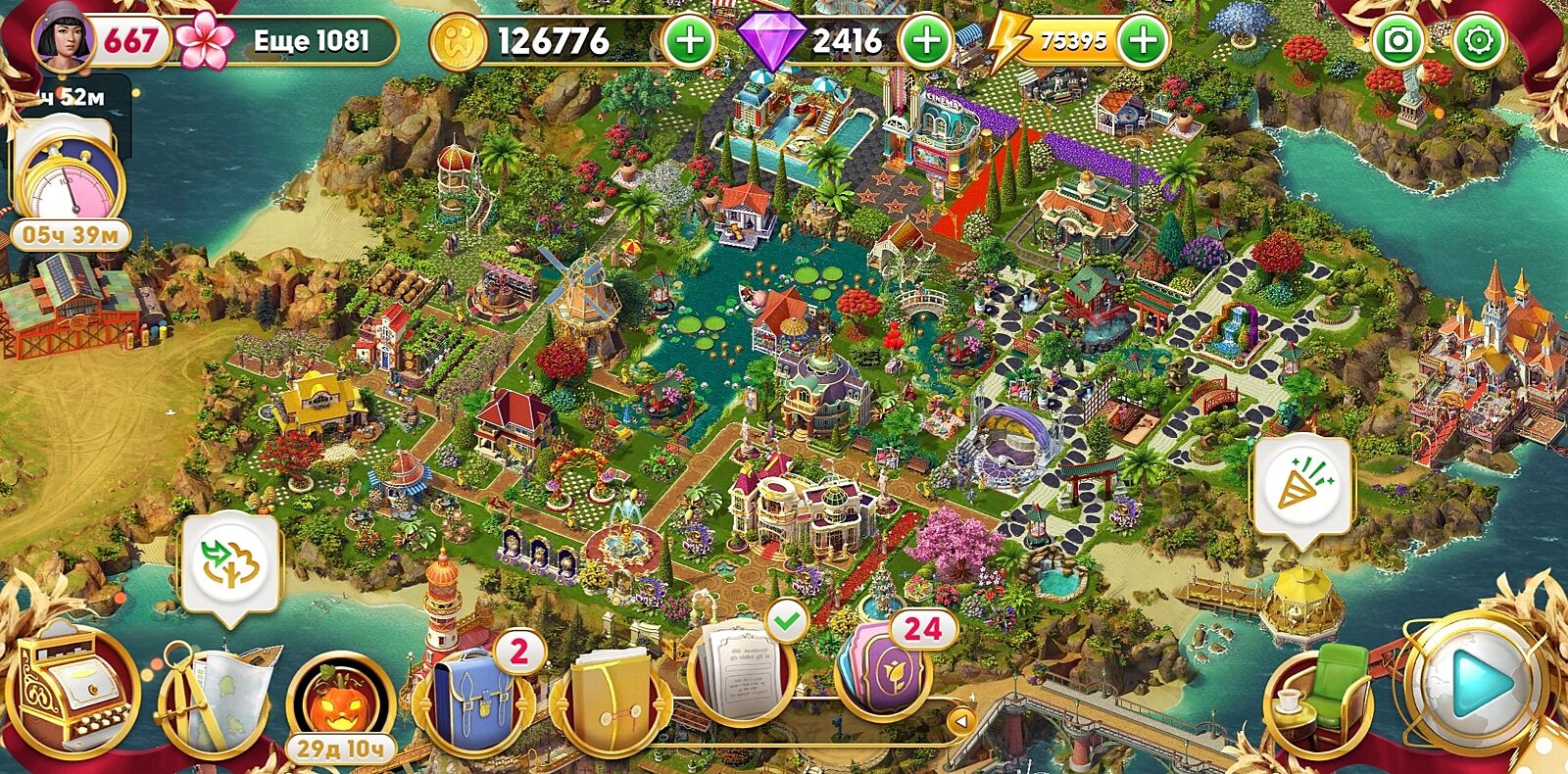Tap the party popper bubble

(1303, 487)
